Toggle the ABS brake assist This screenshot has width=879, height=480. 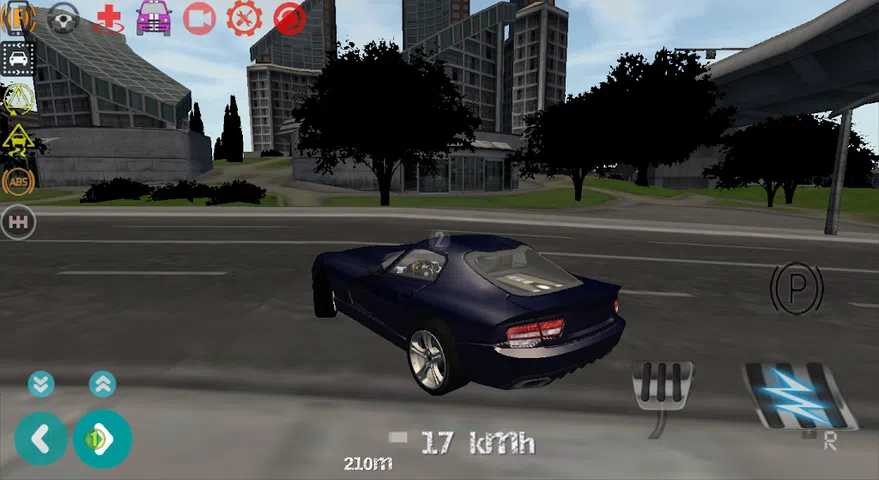pyautogui.click(x=18, y=181)
